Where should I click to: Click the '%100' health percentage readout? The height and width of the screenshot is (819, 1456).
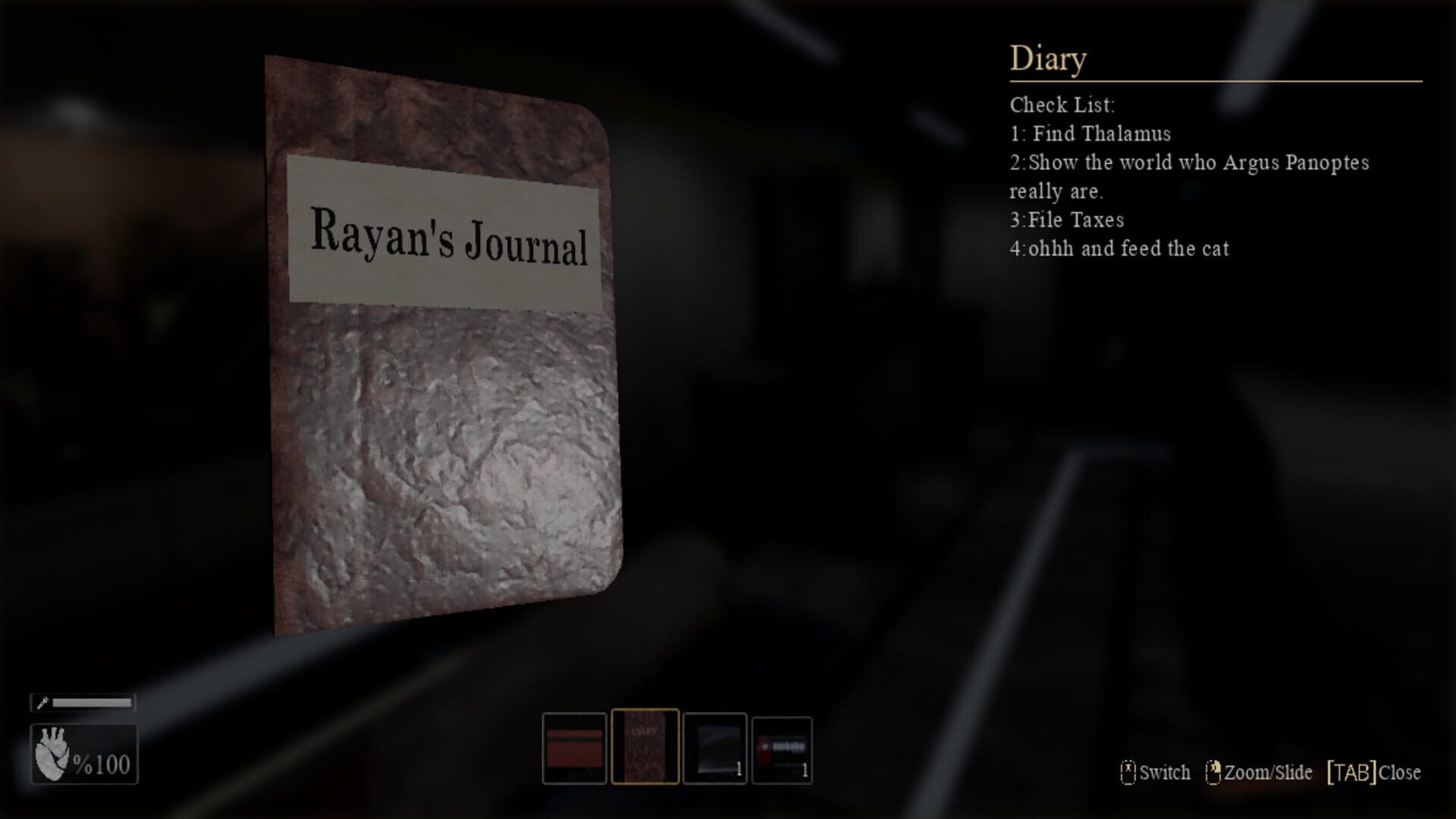pos(102,764)
